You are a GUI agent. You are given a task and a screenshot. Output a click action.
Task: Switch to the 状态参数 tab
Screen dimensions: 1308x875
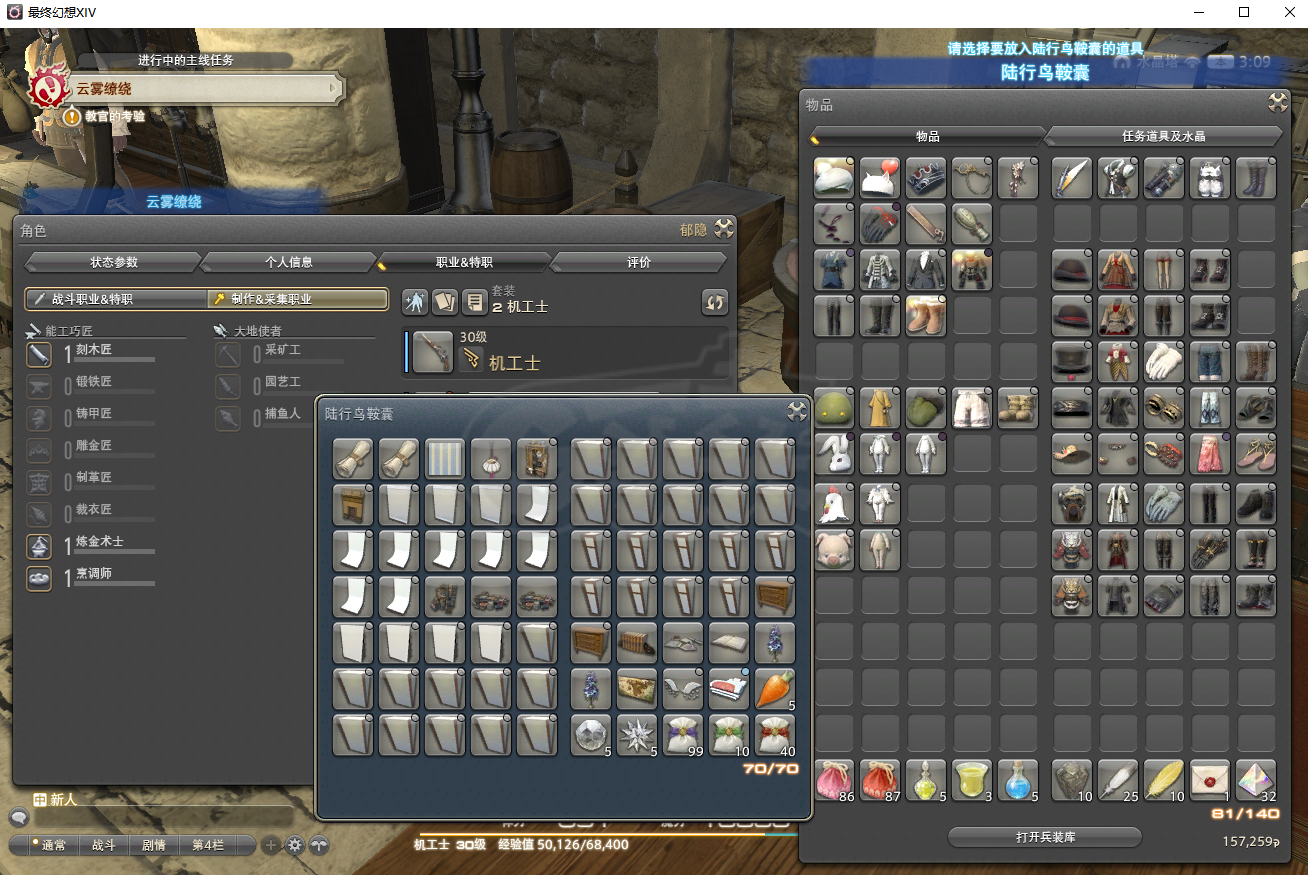tap(113, 262)
